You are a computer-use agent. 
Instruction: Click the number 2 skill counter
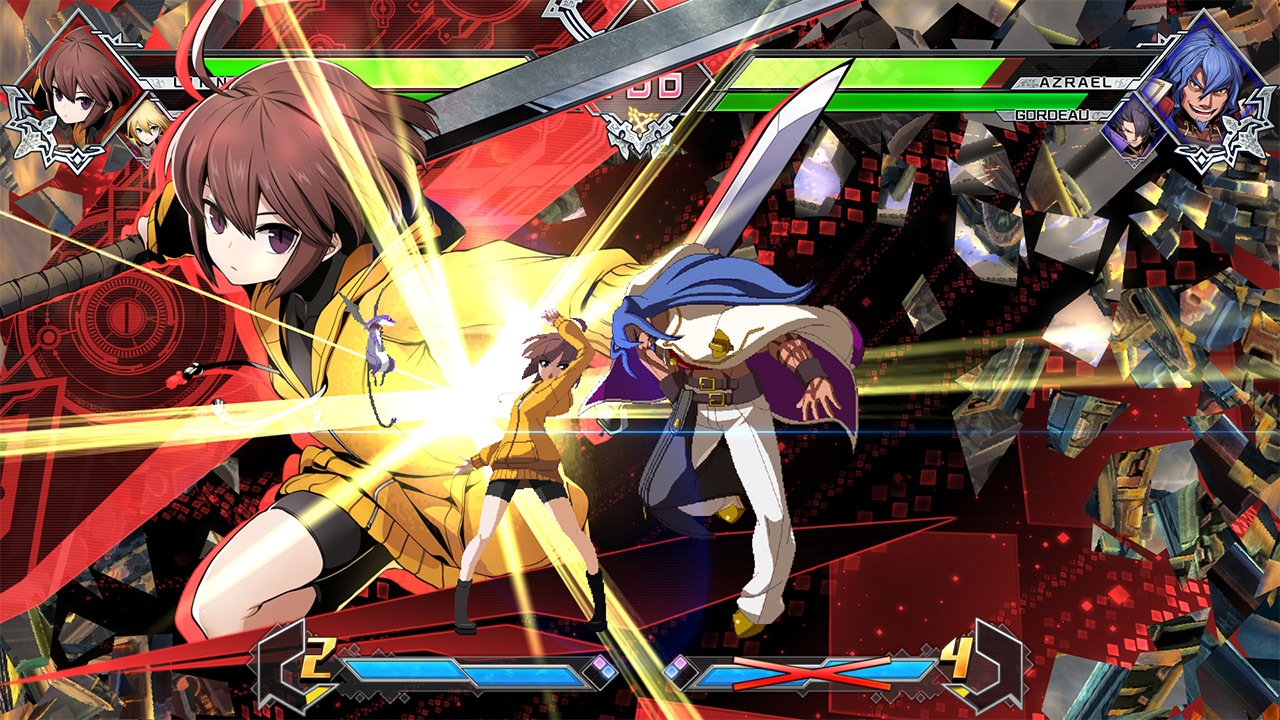(318, 658)
